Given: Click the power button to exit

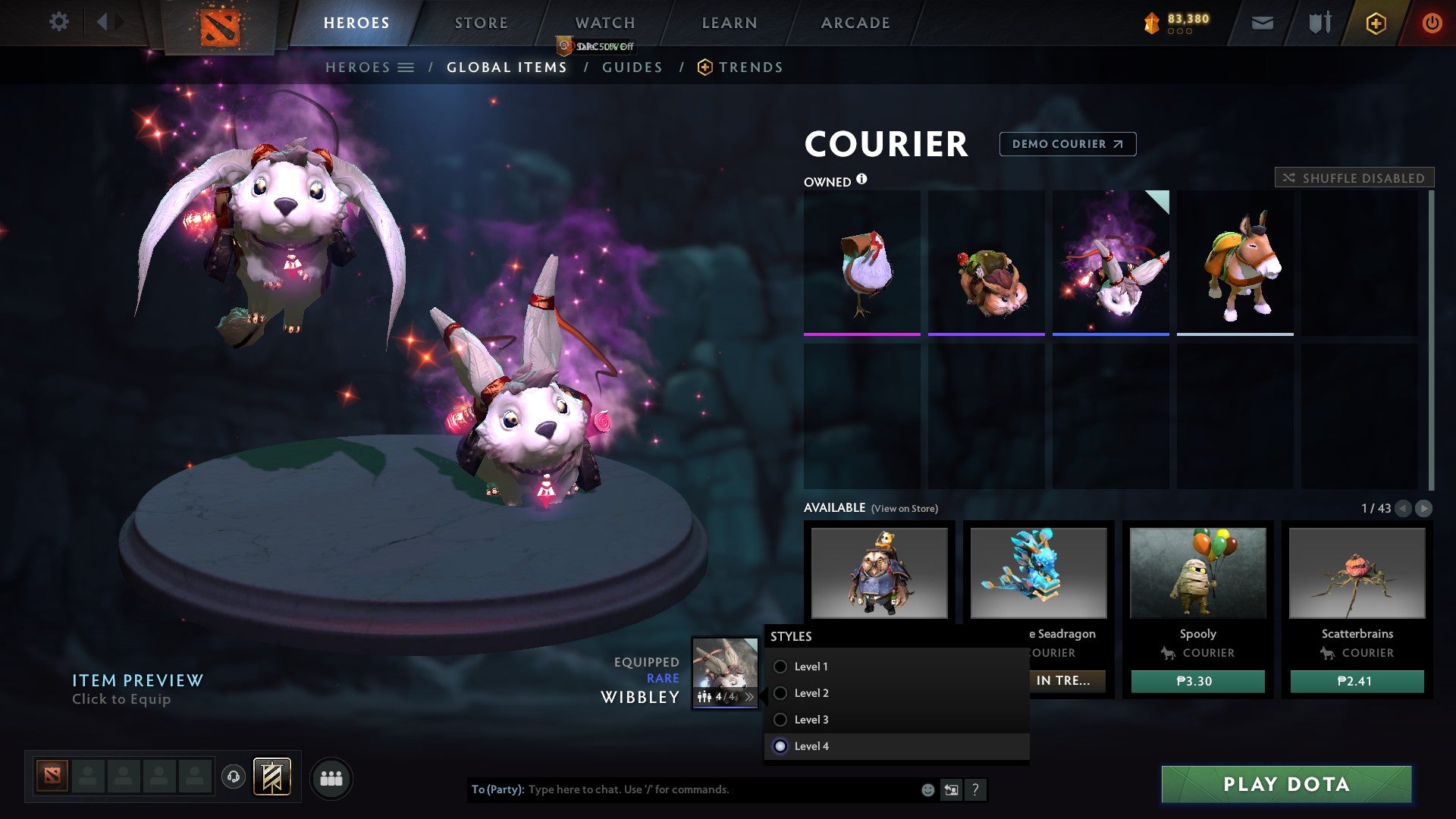Looking at the screenshot, I should [1432, 23].
